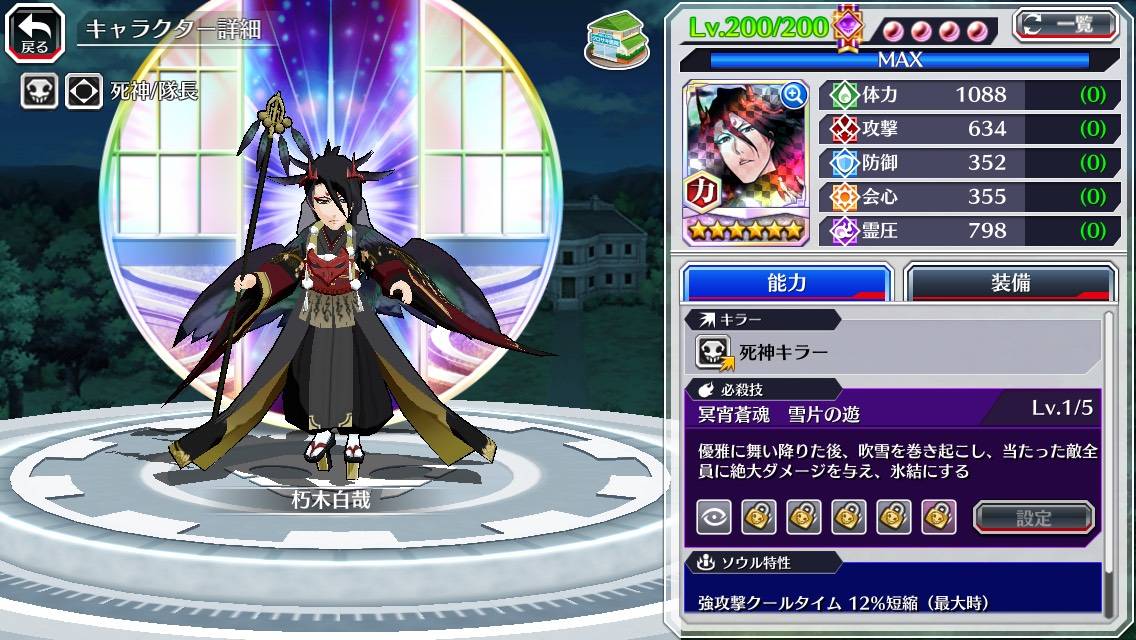This screenshot has height=640, width=1136.
Task: Open the 一覧 character list
Action: point(1066,25)
